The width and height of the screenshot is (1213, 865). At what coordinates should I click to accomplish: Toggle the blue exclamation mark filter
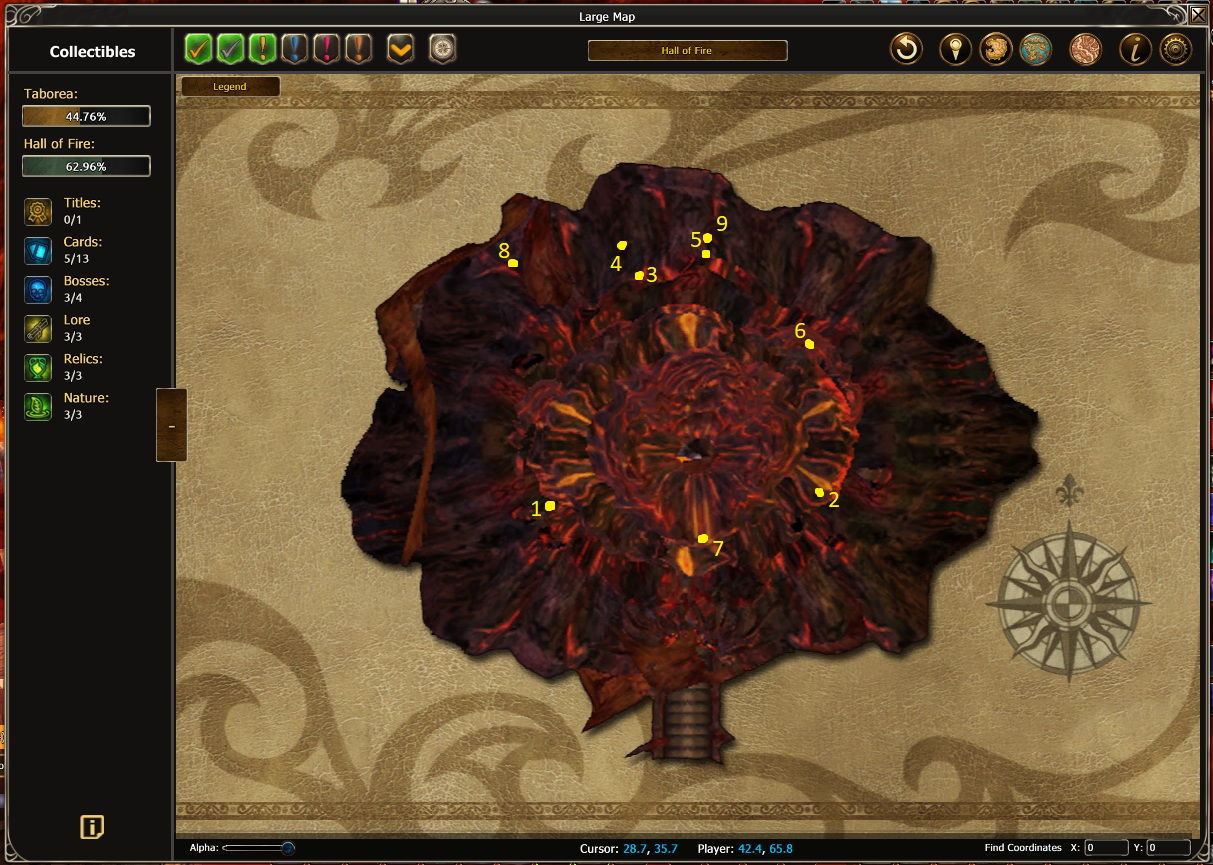(294, 48)
